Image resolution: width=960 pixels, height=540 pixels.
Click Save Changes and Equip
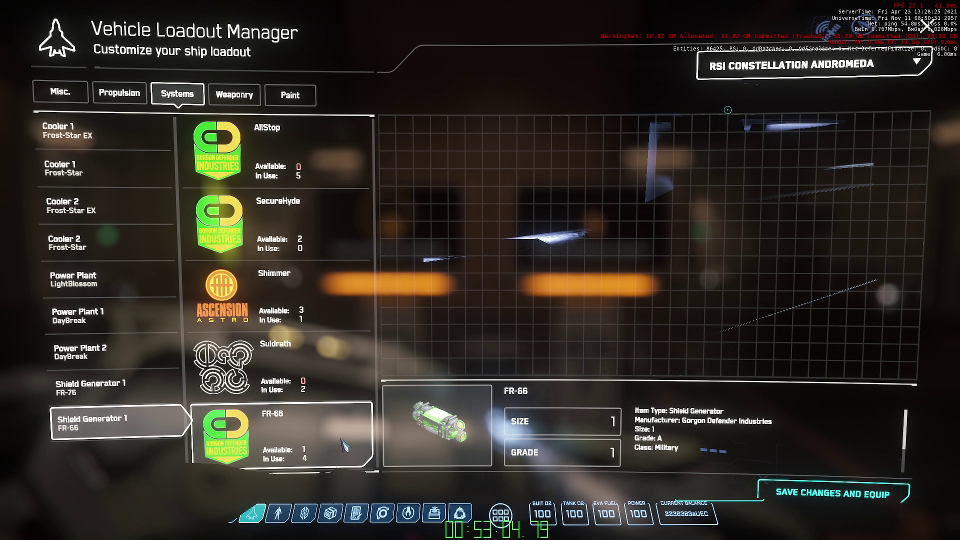click(x=833, y=493)
